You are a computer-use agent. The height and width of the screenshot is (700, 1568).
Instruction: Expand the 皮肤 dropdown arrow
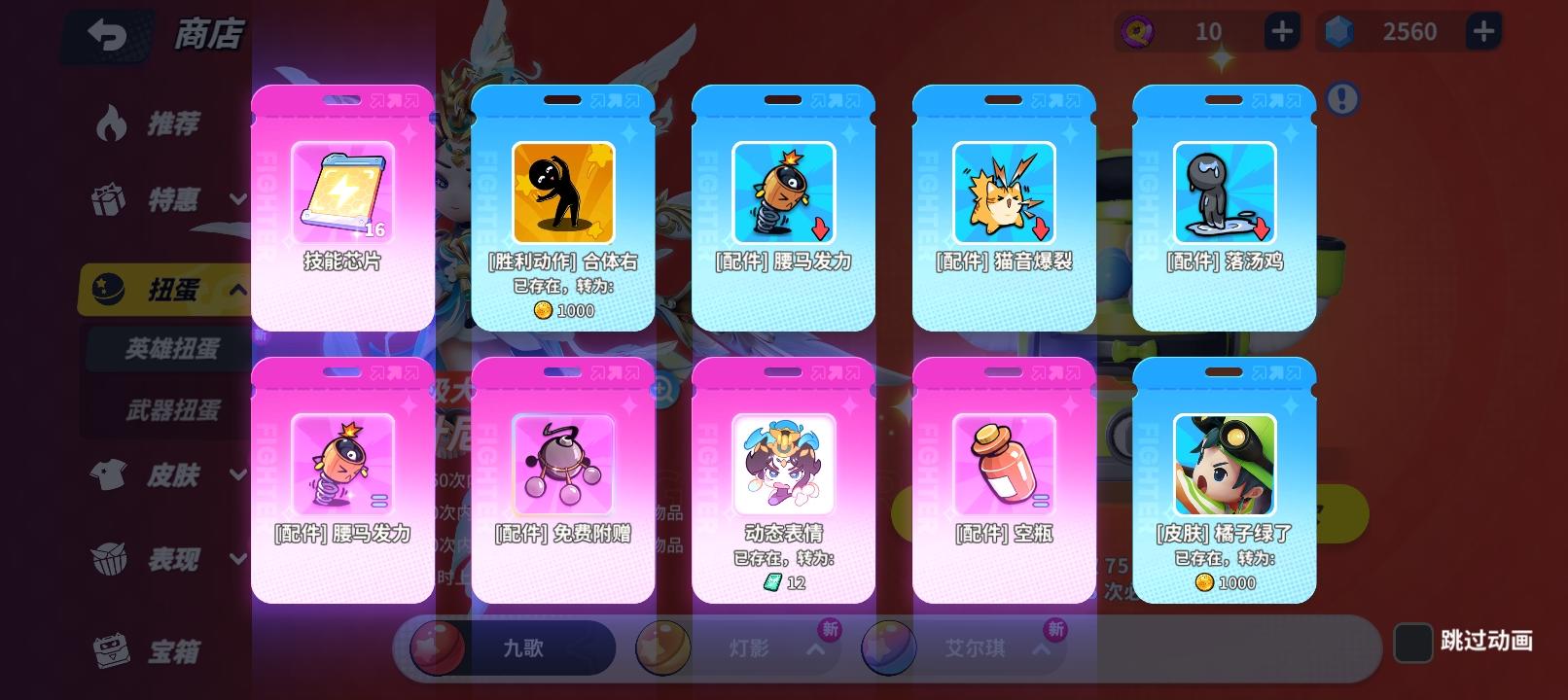coord(236,476)
